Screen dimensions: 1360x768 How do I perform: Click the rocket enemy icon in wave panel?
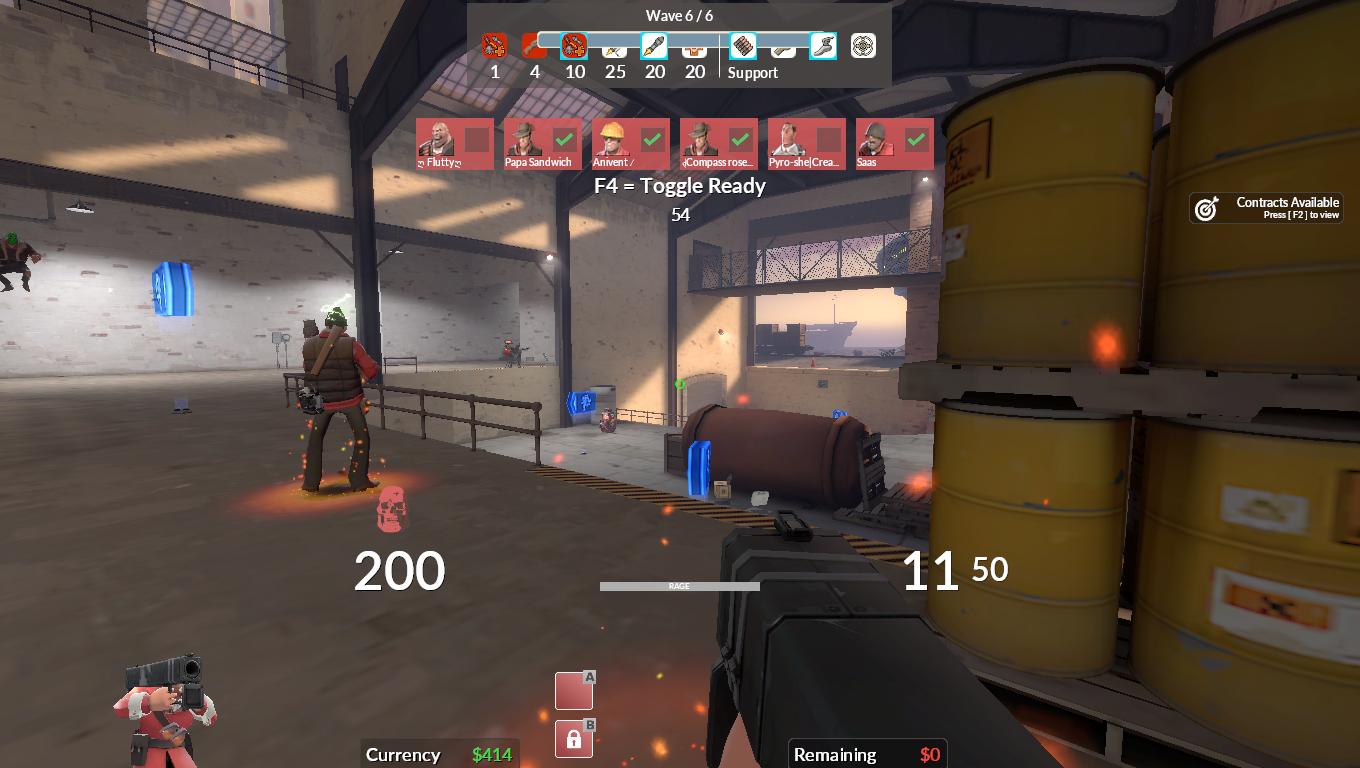[x=654, y=46]
